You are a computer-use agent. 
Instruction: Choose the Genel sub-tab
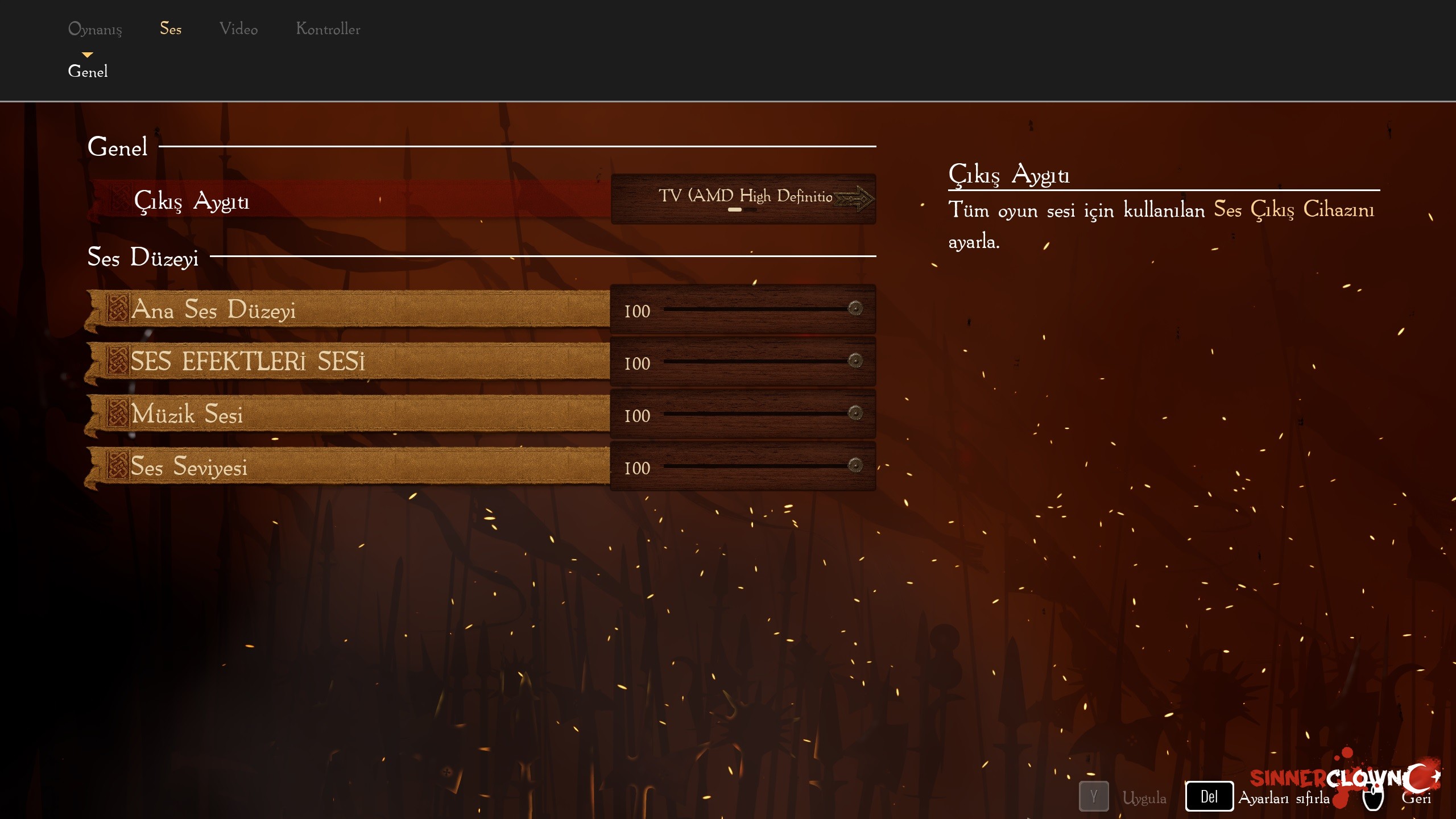(x=88, y=72)
